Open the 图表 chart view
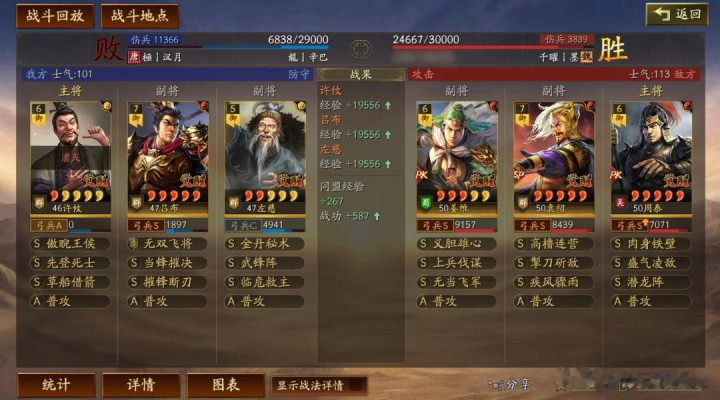 (226, 385)
